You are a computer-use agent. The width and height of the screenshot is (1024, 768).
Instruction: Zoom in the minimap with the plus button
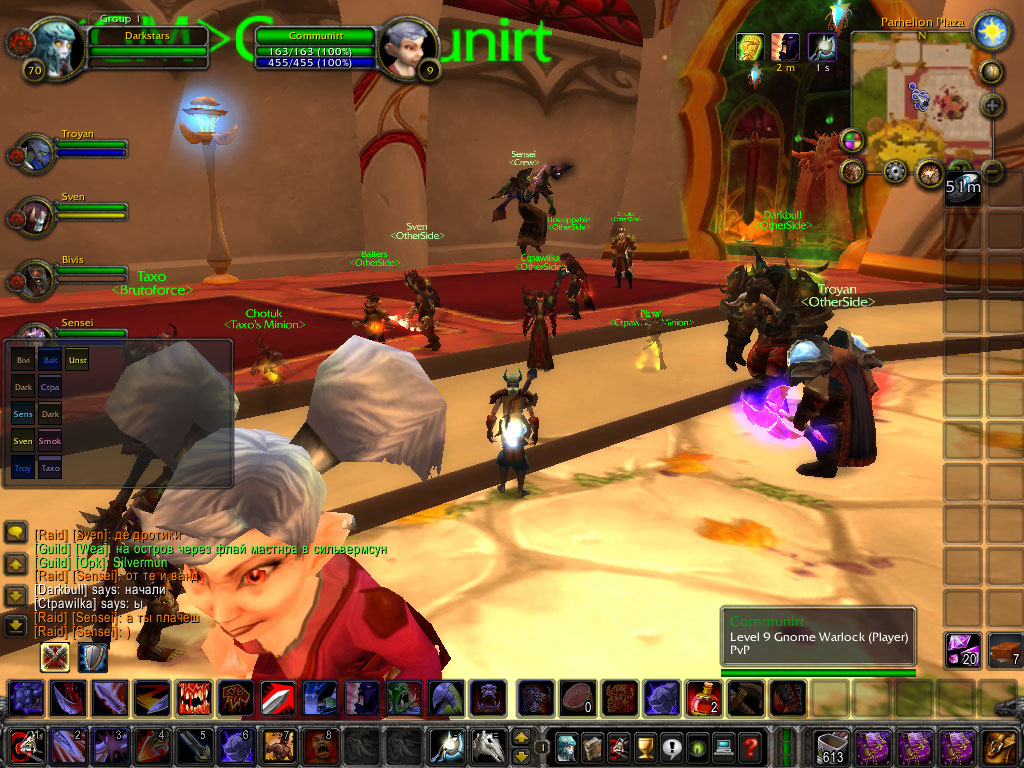click(992, 105)
